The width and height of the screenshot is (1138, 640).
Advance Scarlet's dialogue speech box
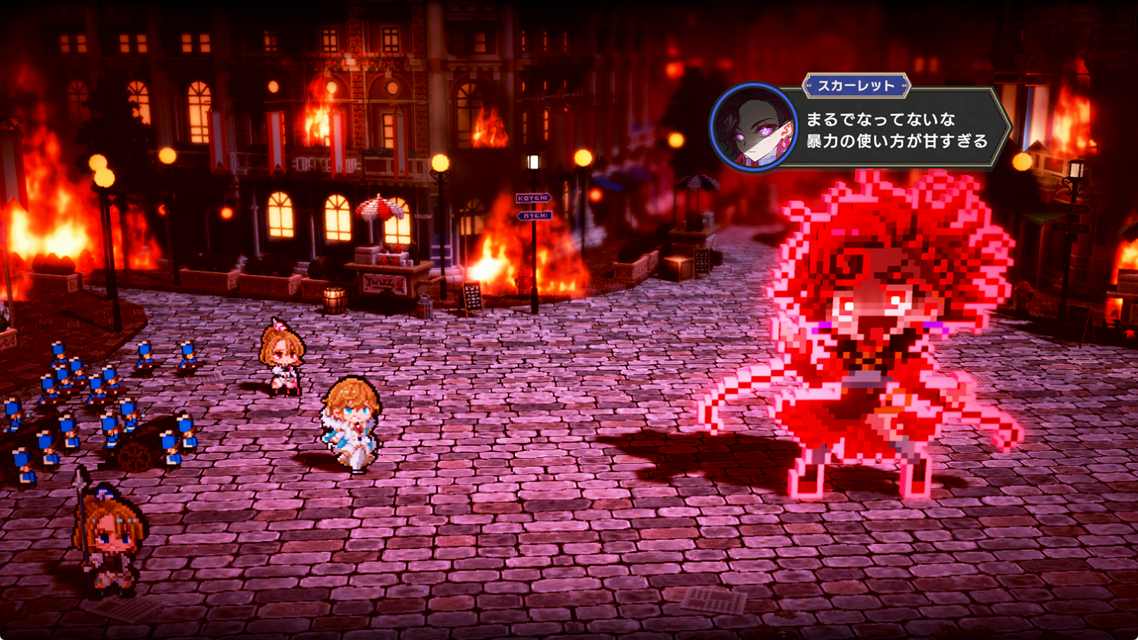(x=895, y=131)
